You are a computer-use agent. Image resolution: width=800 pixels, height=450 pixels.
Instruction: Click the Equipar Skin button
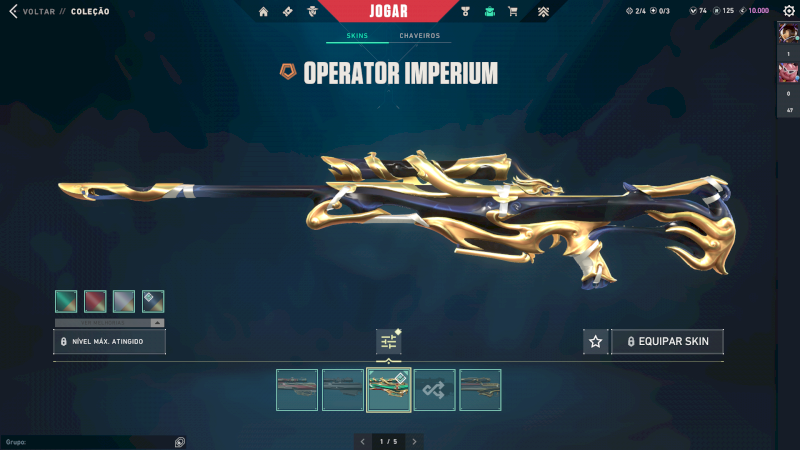pyautogui.click(x=667, y=342)
